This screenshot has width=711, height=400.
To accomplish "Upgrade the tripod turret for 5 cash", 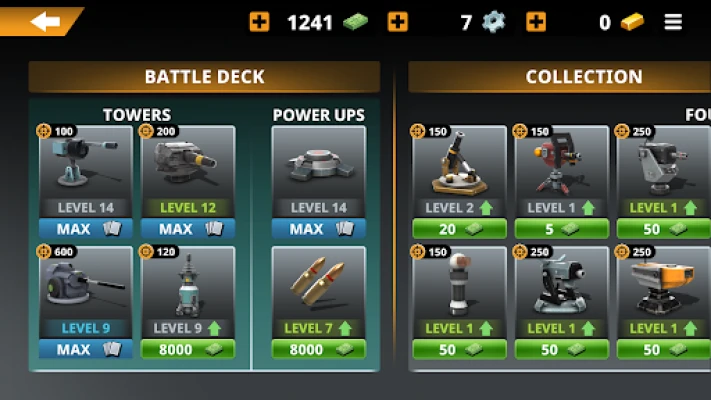I will pyautogui.click(x=561, y=229).
